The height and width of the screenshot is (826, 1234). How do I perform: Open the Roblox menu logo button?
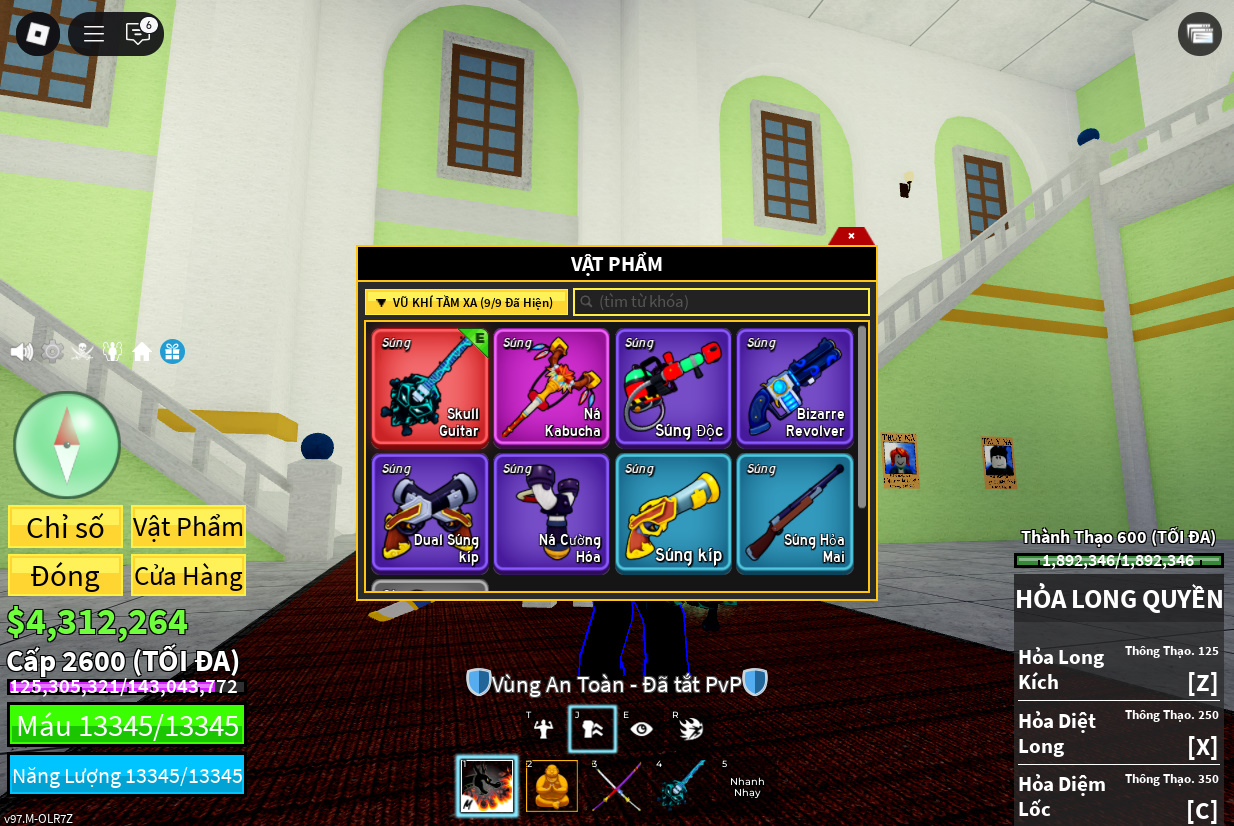[x=38, y=34]
